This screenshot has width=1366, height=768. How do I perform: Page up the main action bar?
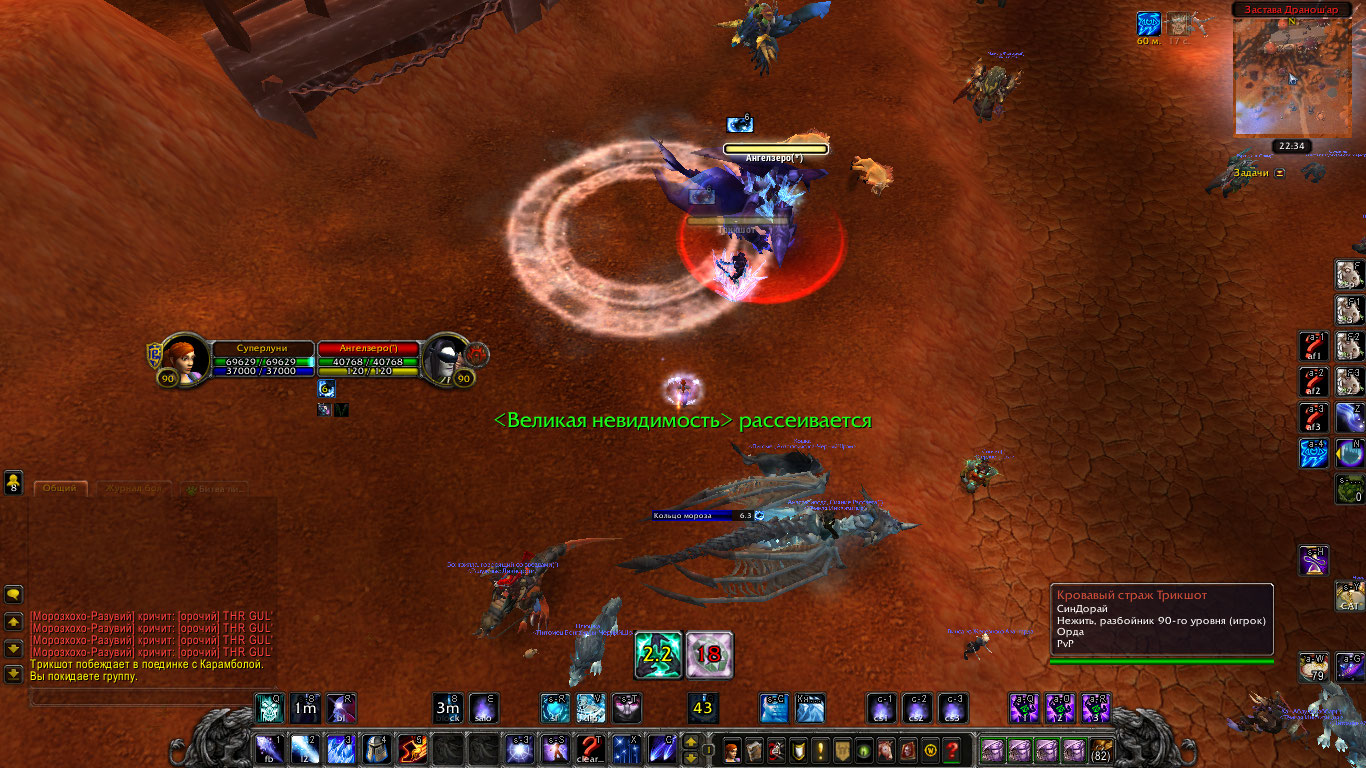tap(690, 742)
